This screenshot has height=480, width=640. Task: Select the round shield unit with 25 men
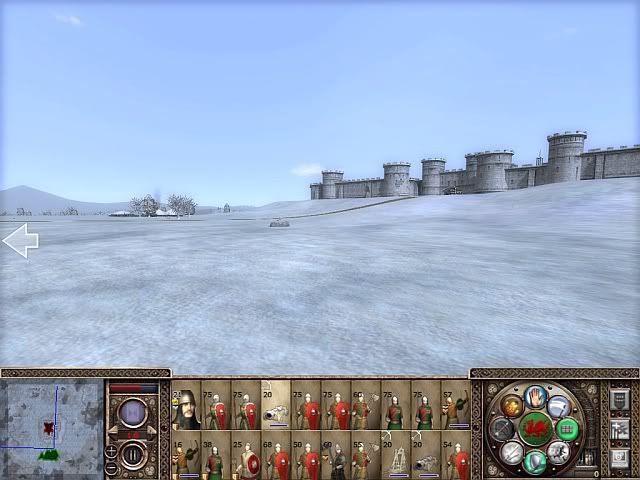tap(246, 455)
